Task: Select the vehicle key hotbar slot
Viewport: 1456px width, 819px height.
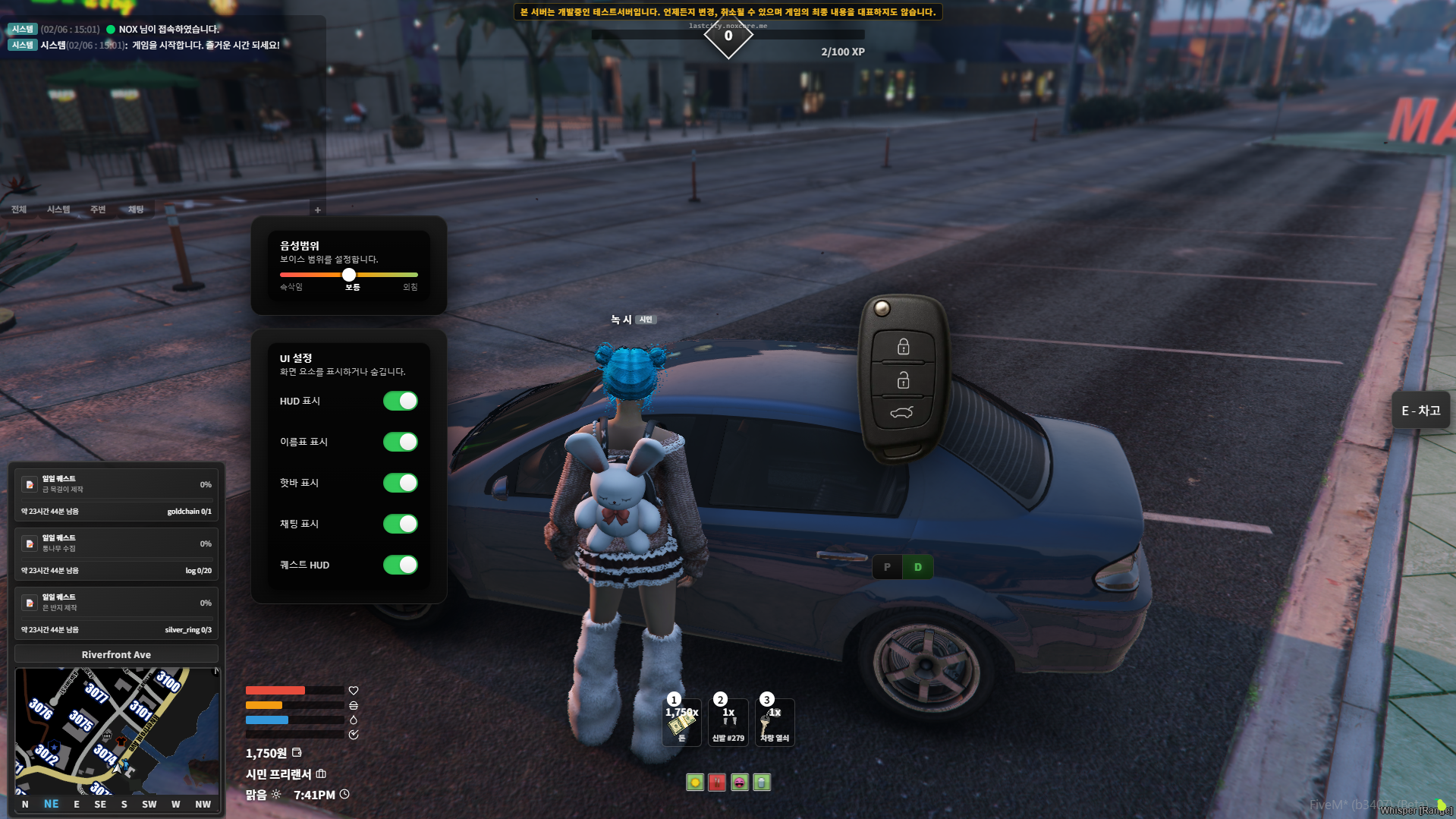Action: 775,723
